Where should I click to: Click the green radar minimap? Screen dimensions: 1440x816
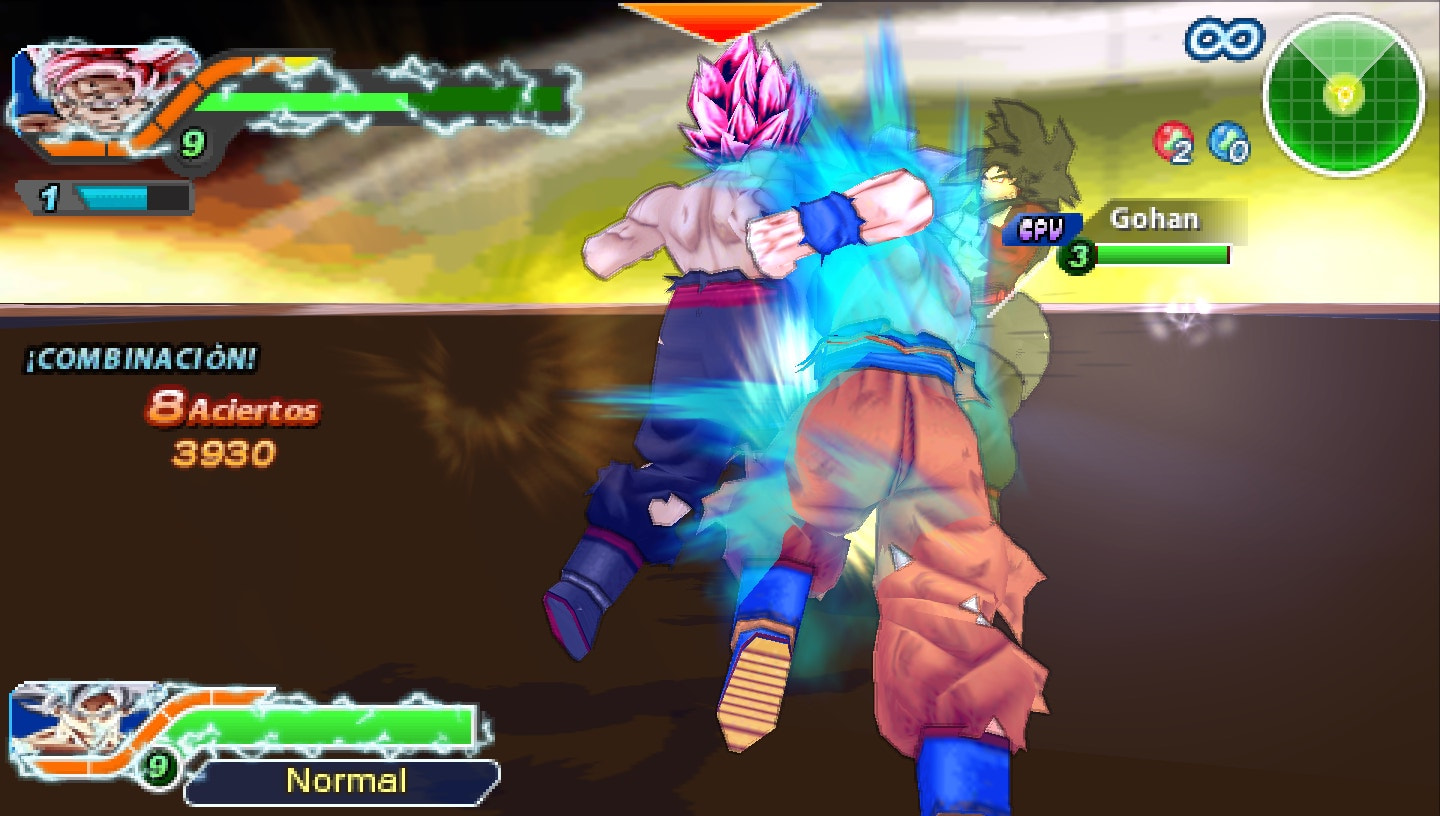(1343, 95)
